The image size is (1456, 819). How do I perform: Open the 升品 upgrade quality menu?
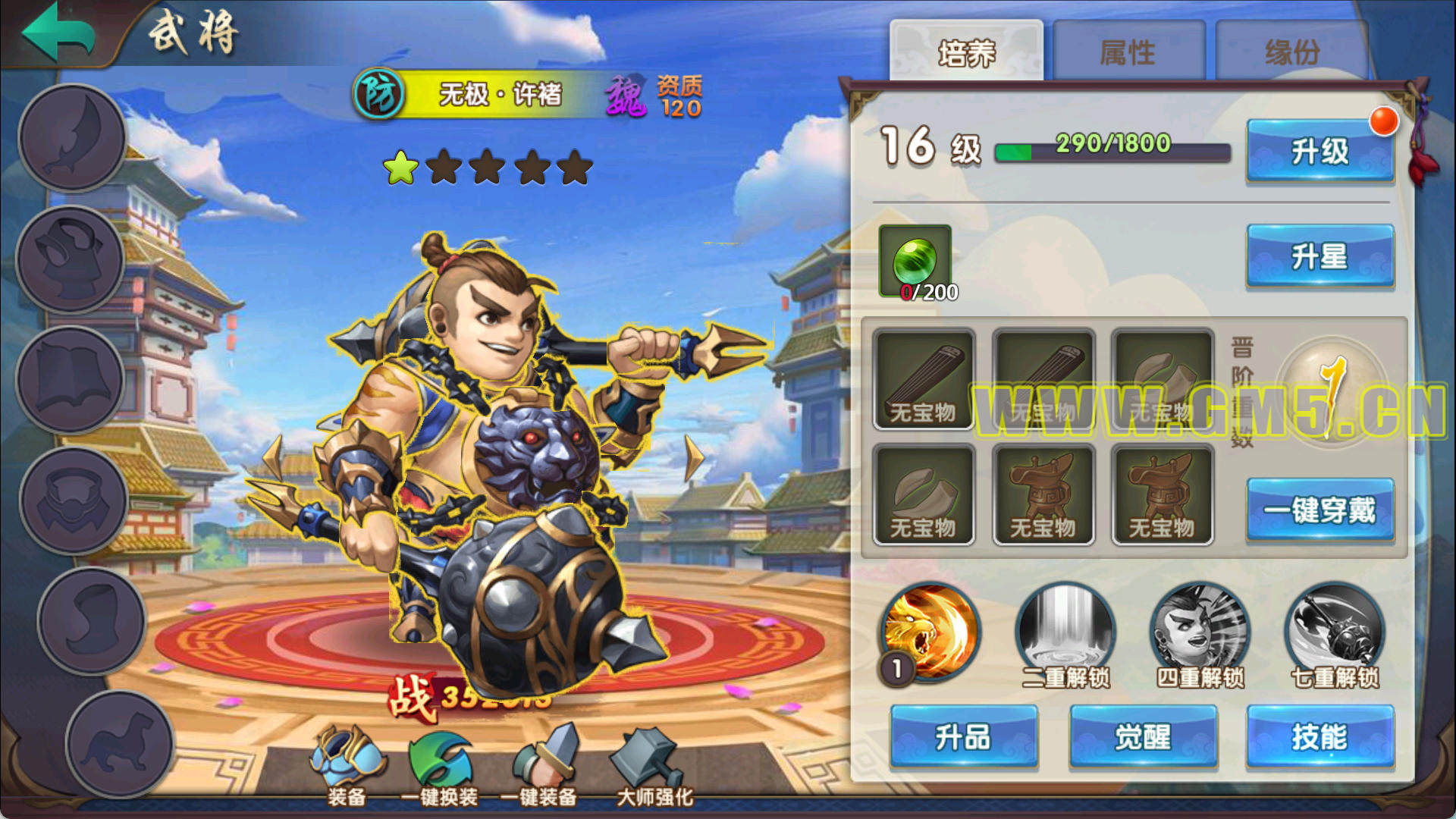pos(963,736)
